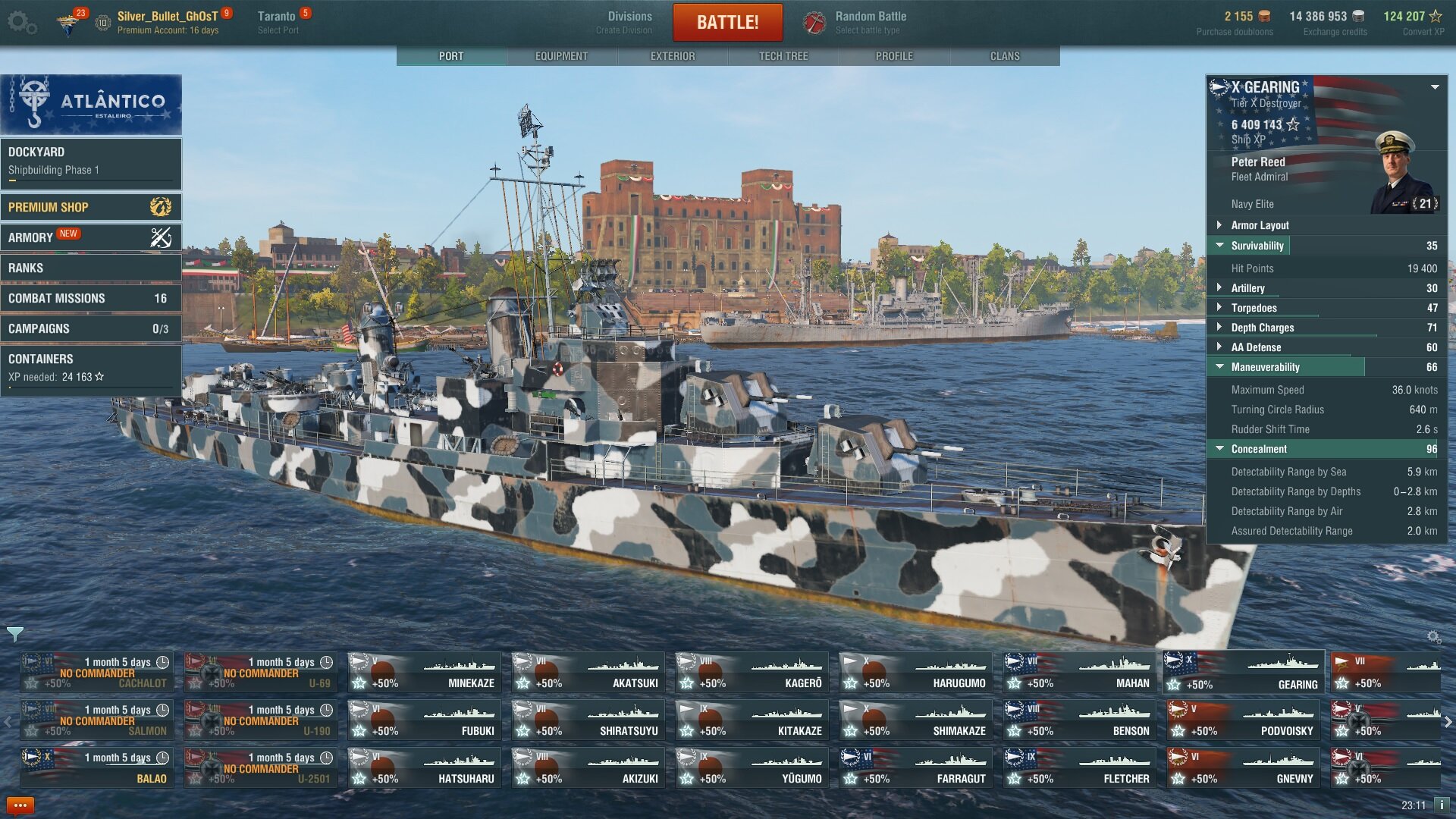Open the ship carousel filter funnel
The width and height of the screenshot is (1456, 819).
click(14, 634)
